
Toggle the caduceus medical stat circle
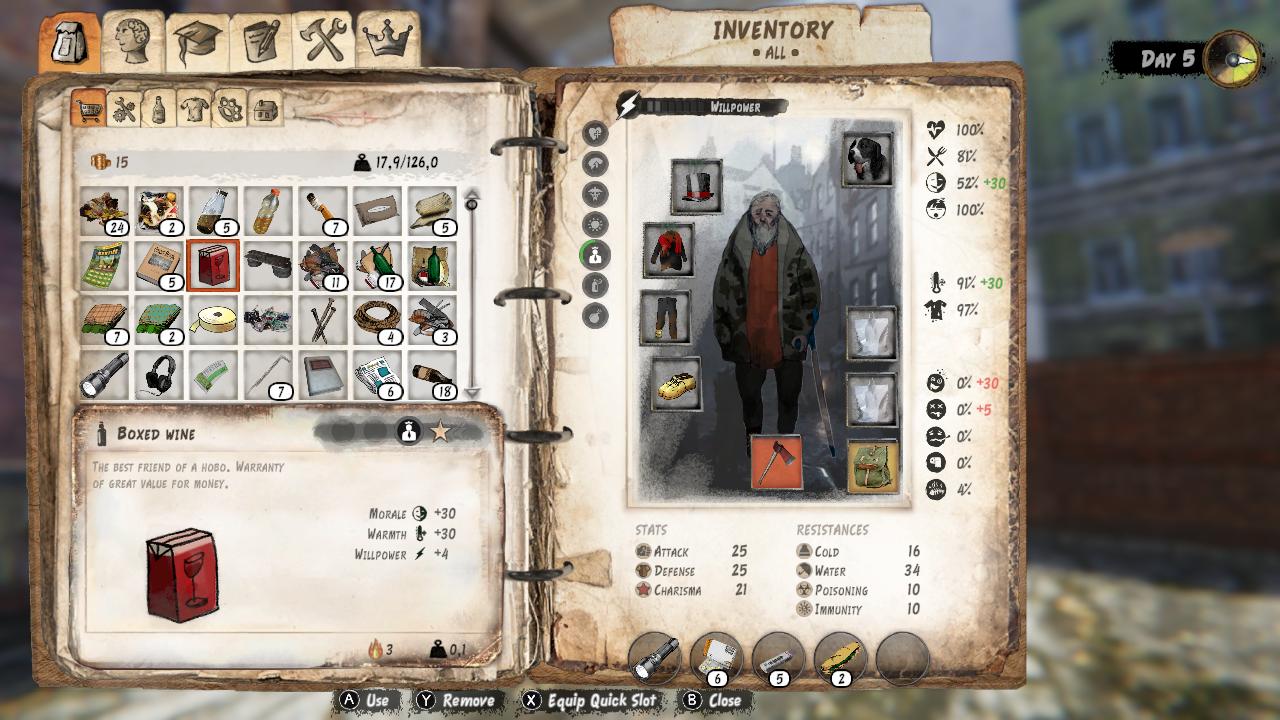click(595, 192)
